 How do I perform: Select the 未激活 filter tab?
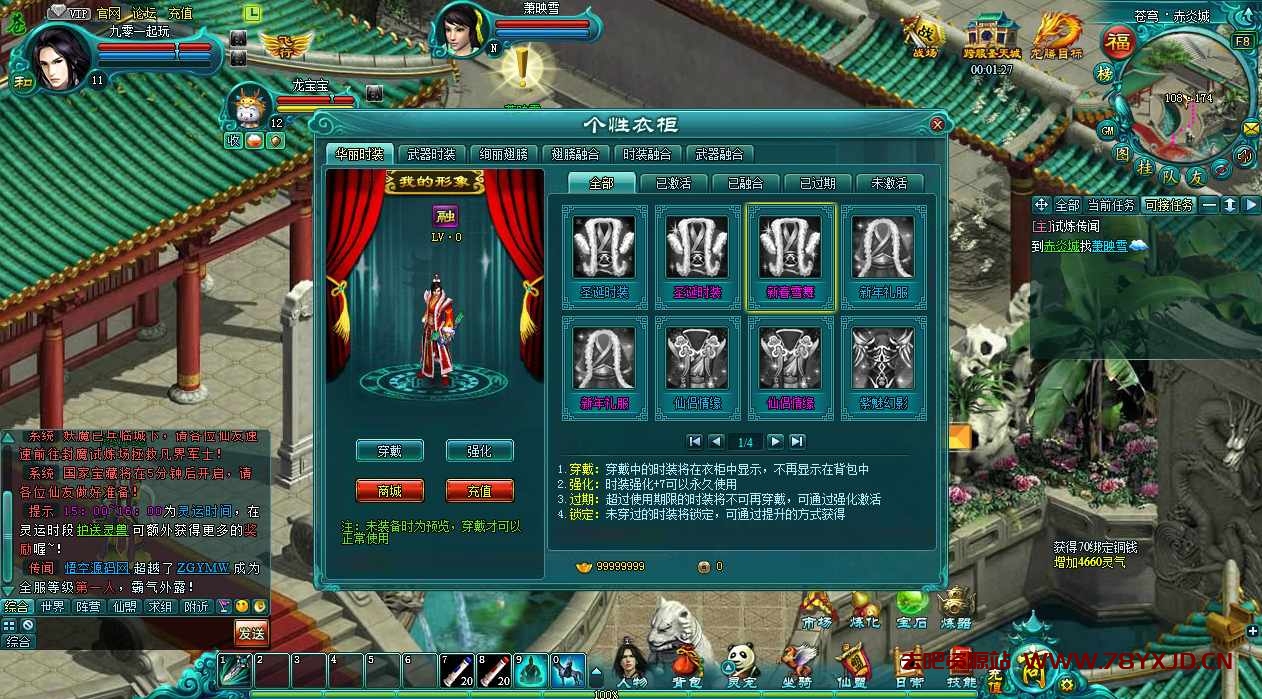pyautogui.click(x=889, y=183)
